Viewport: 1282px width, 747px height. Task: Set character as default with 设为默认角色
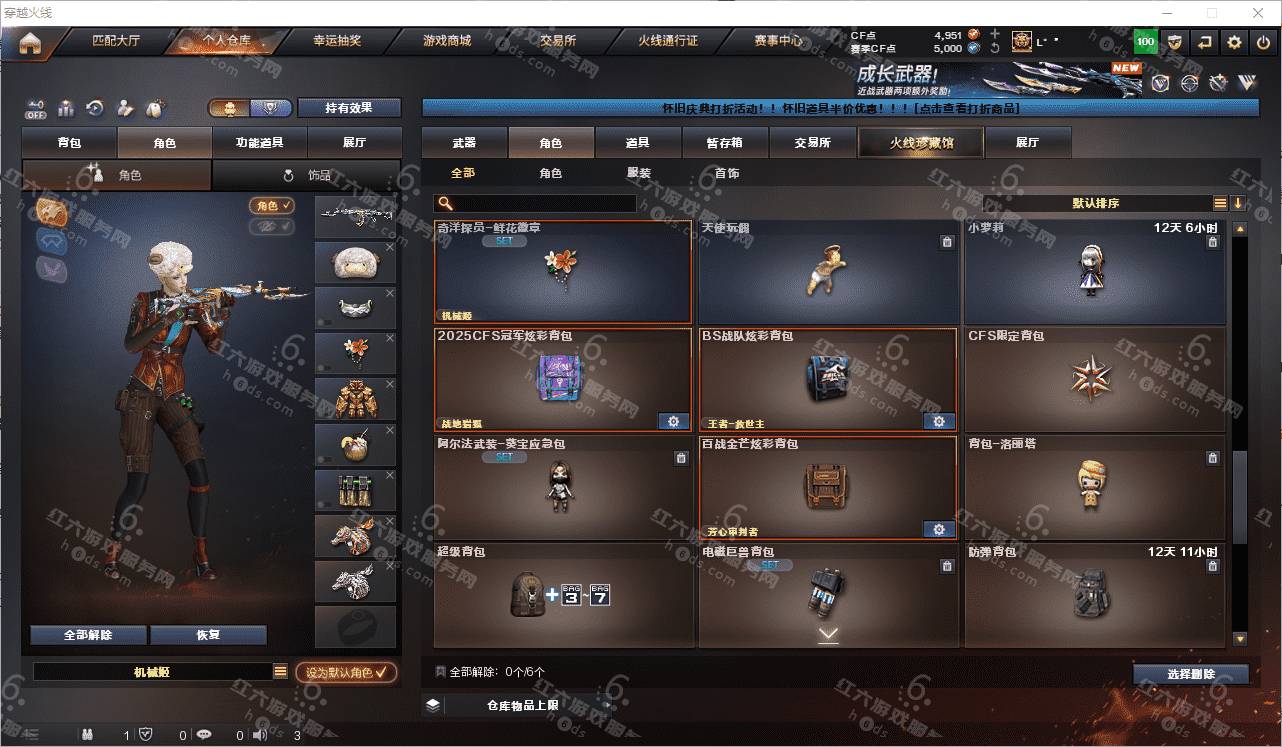tap(345, 673)
